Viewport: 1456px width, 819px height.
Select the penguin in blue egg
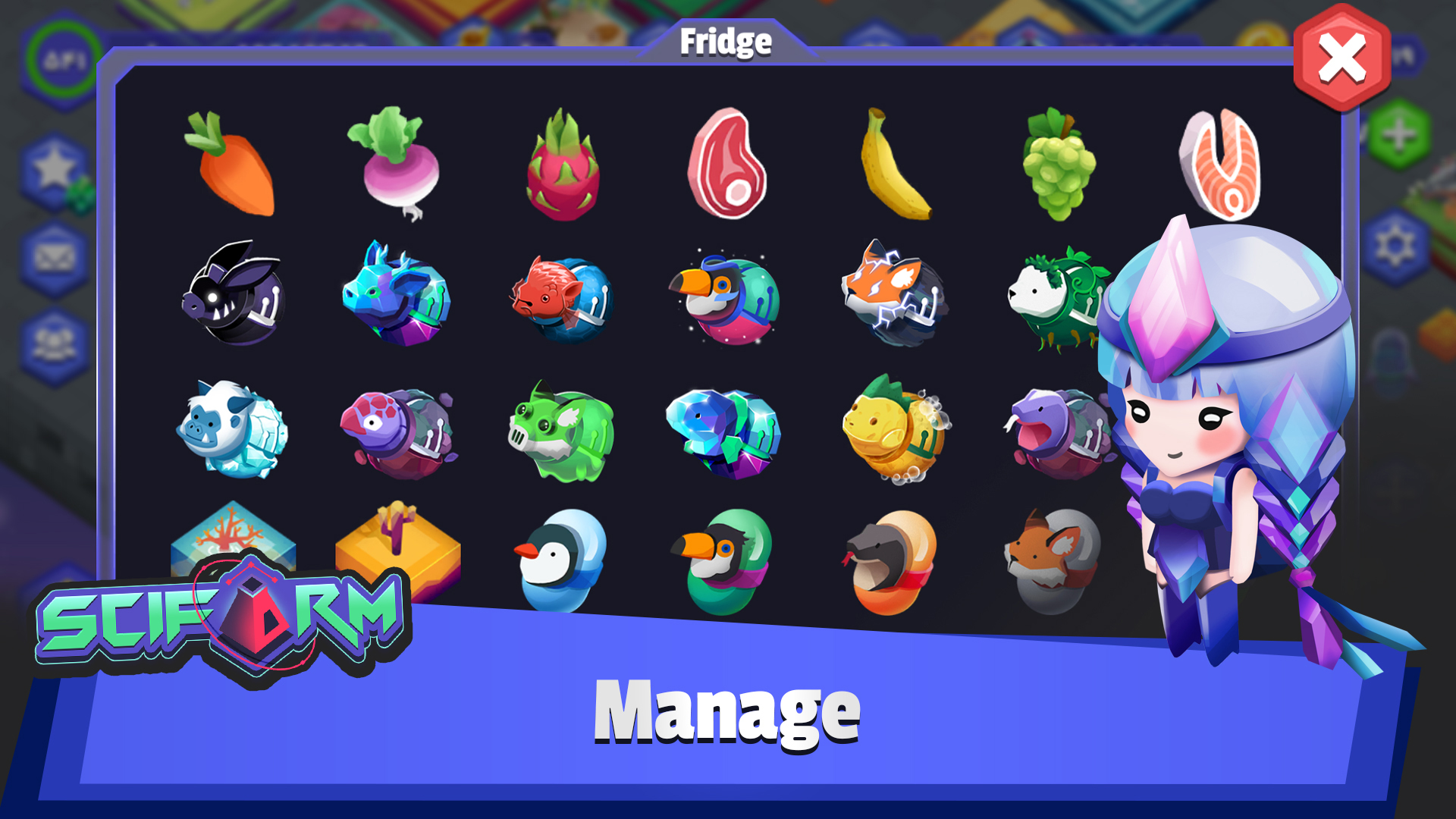pos(561,560)
